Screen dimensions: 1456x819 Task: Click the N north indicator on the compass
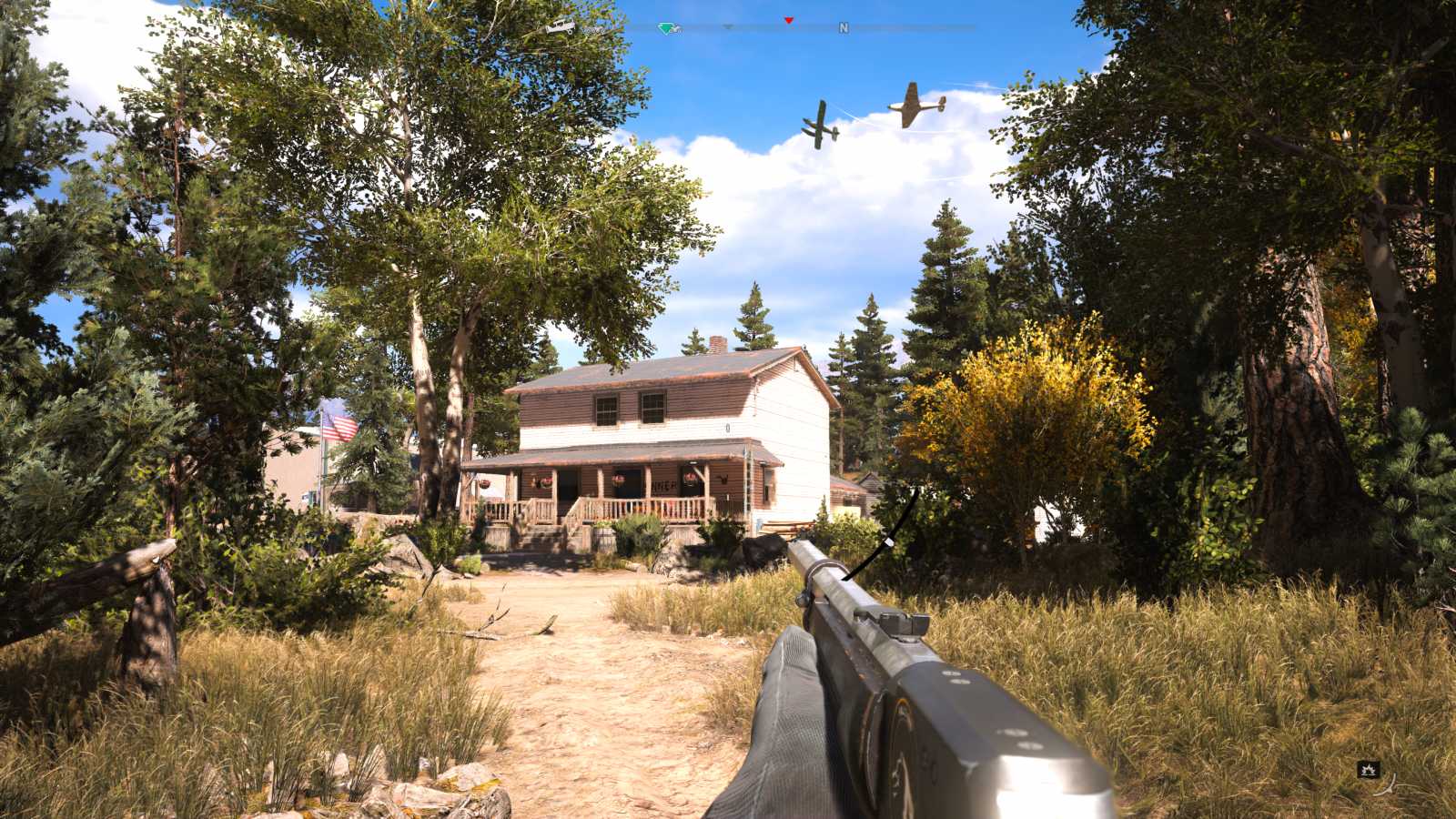(844, 28)
